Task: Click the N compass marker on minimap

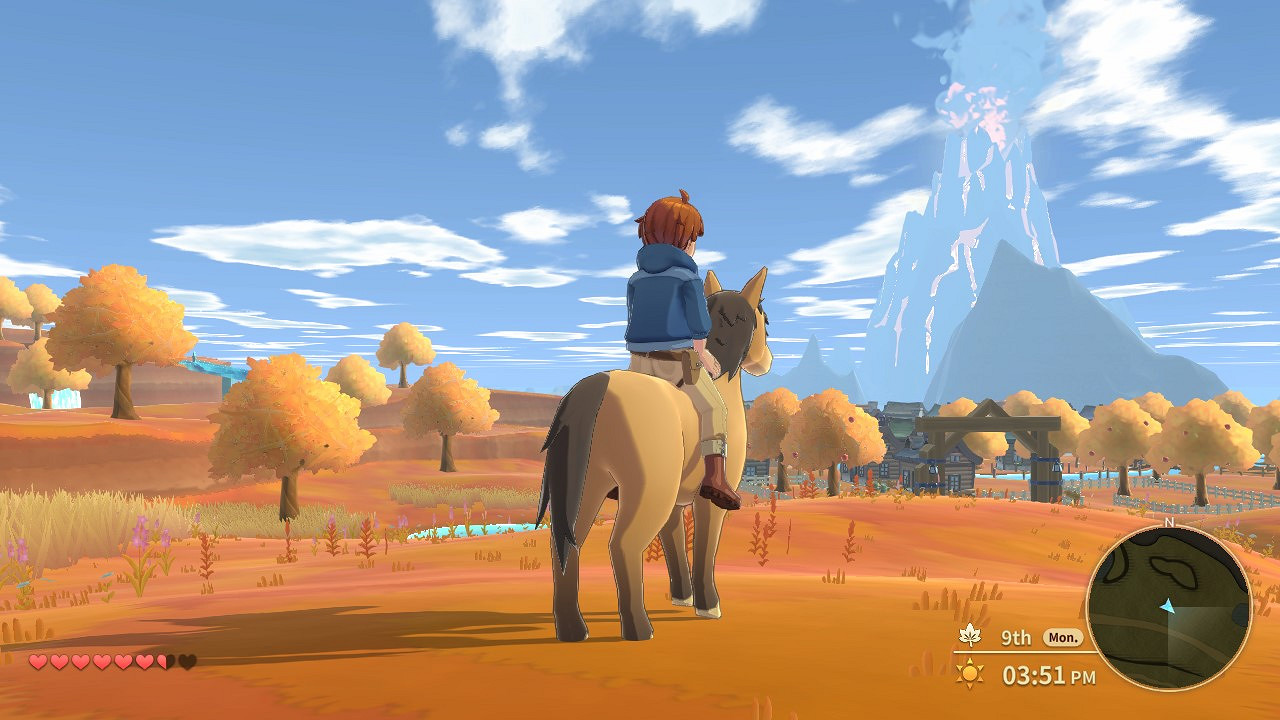Action: (1170, 522)
